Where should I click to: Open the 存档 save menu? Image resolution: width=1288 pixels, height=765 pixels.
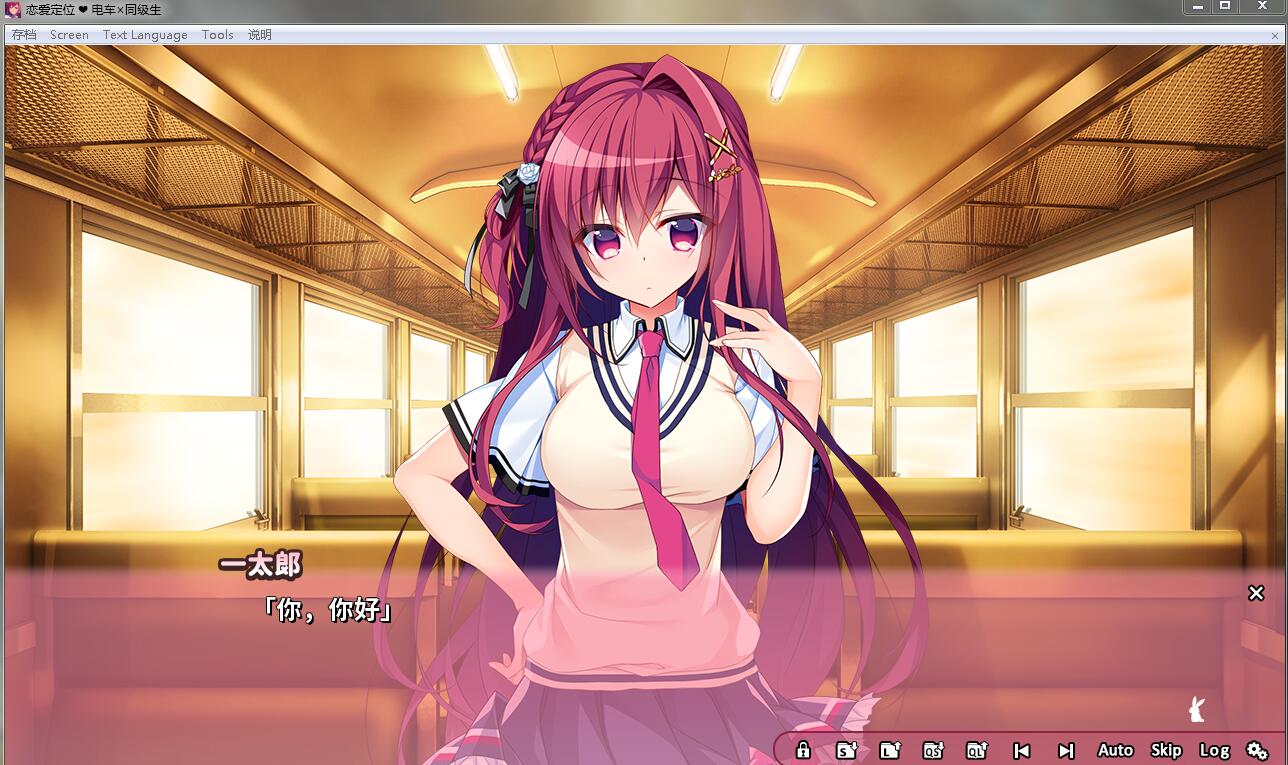24,35
